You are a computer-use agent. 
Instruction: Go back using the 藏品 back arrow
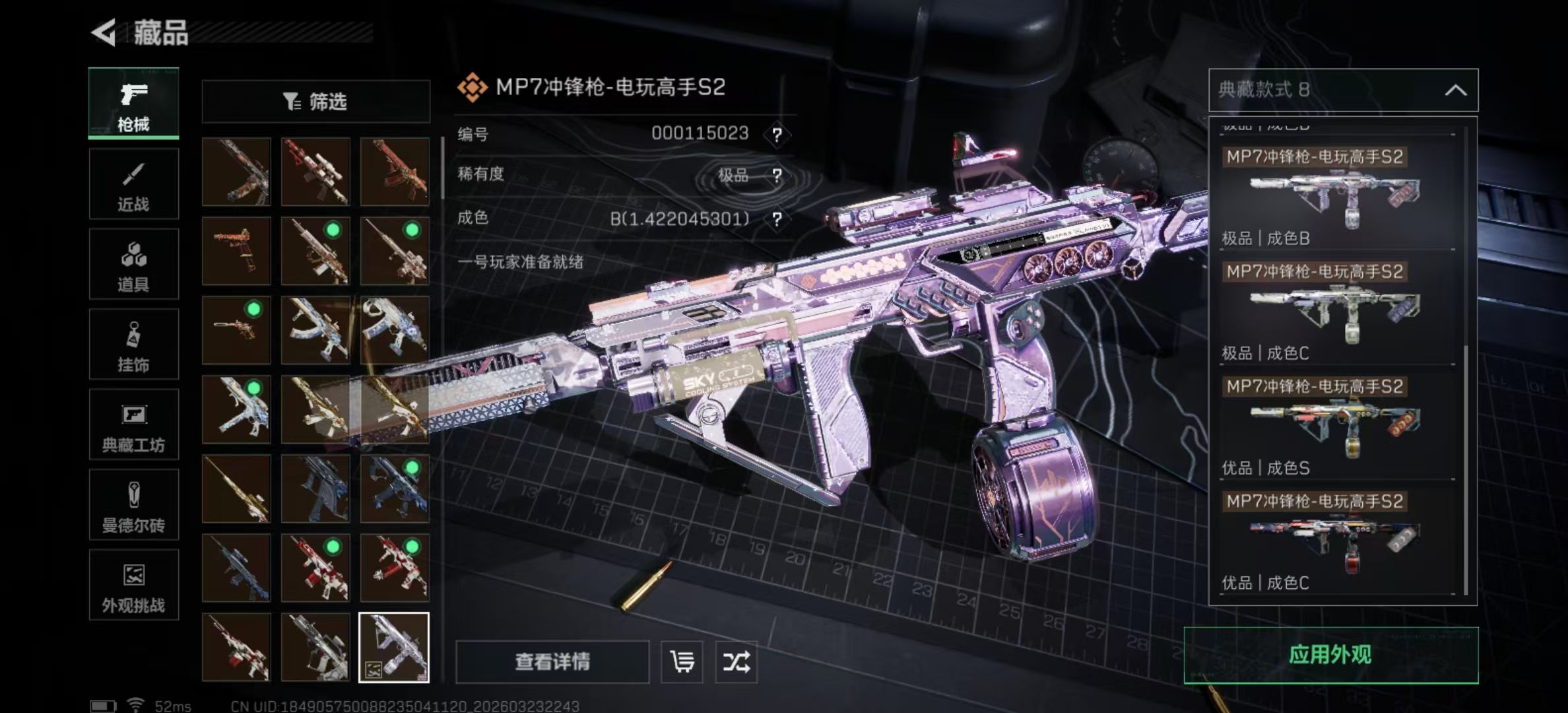pos(105,32)
